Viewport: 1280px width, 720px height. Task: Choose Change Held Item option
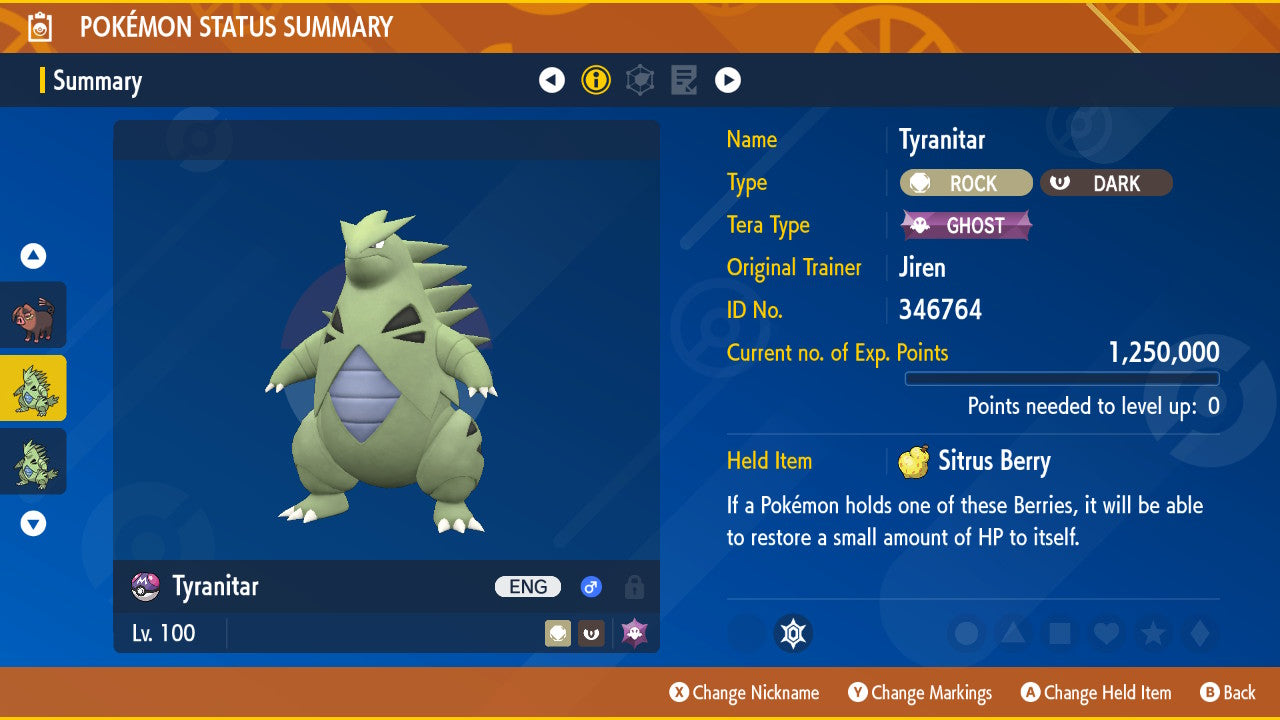point(1096,693)
